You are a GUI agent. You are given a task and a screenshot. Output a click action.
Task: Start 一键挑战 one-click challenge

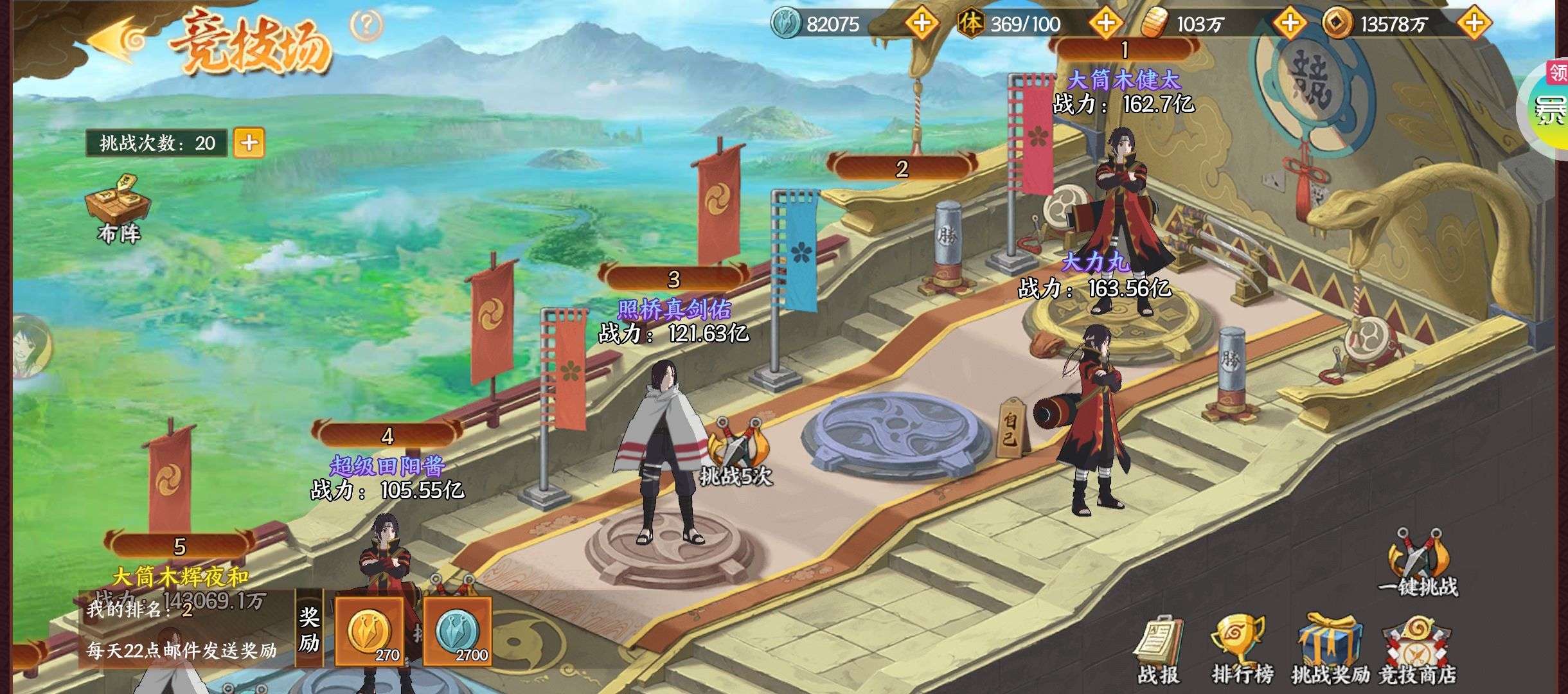point(1417,563)
